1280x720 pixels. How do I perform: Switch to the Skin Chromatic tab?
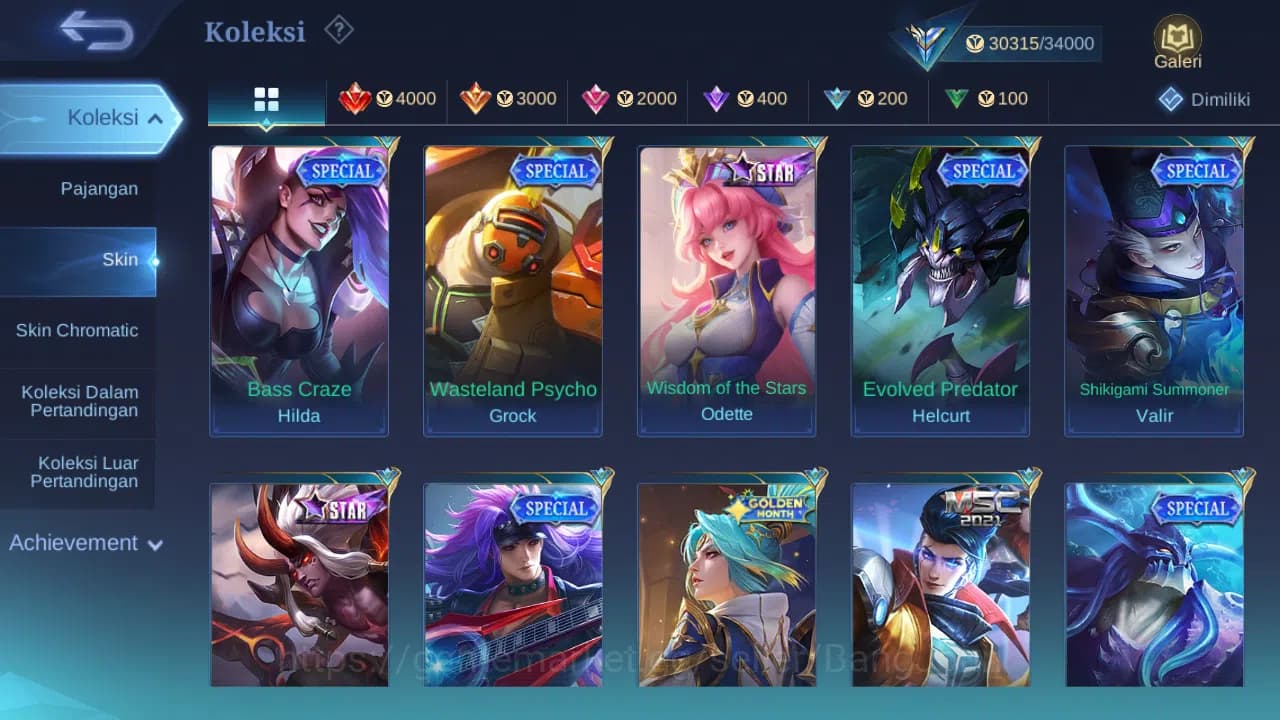coord(79,330)
